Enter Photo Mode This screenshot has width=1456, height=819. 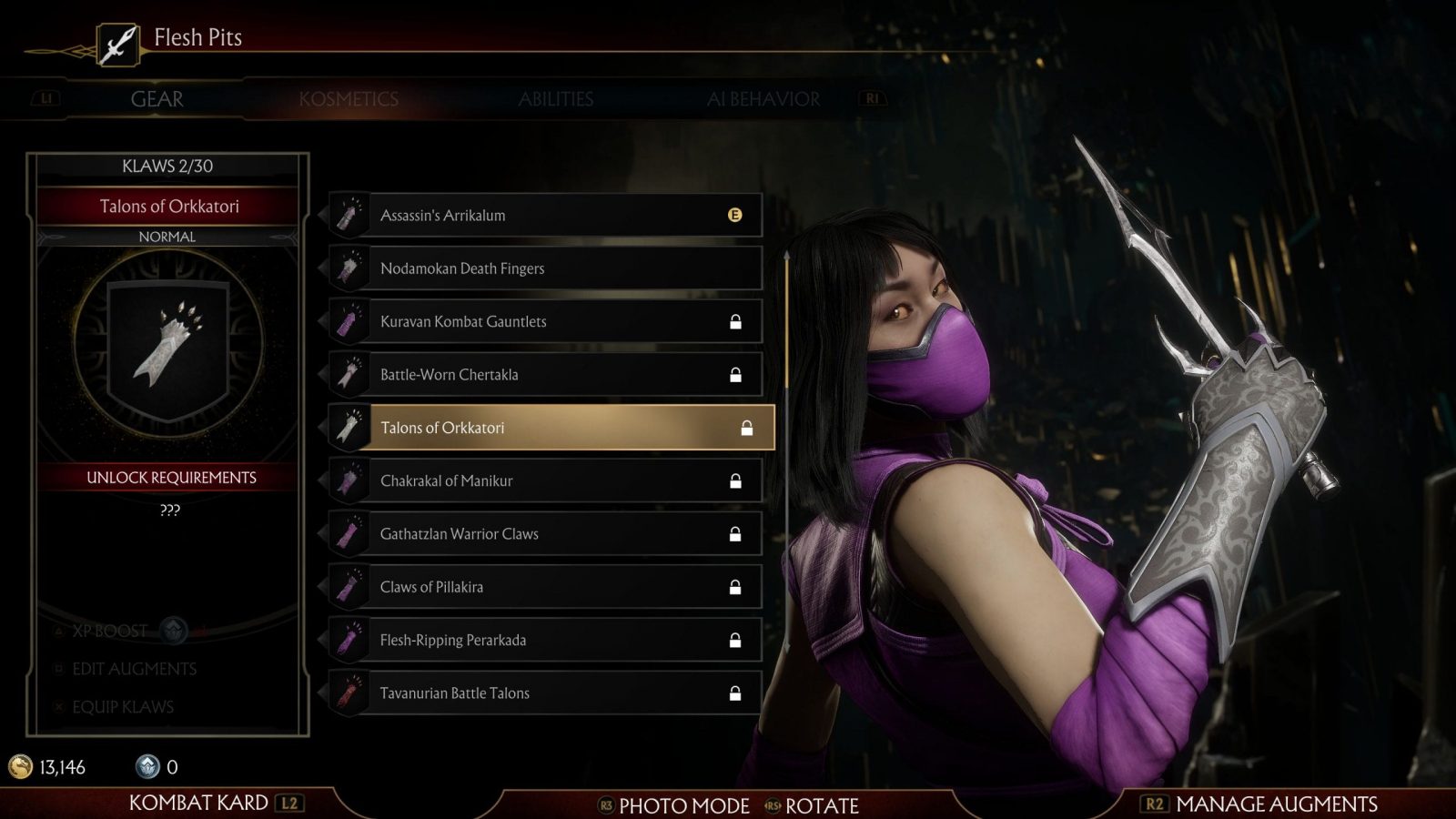(682, 806)
